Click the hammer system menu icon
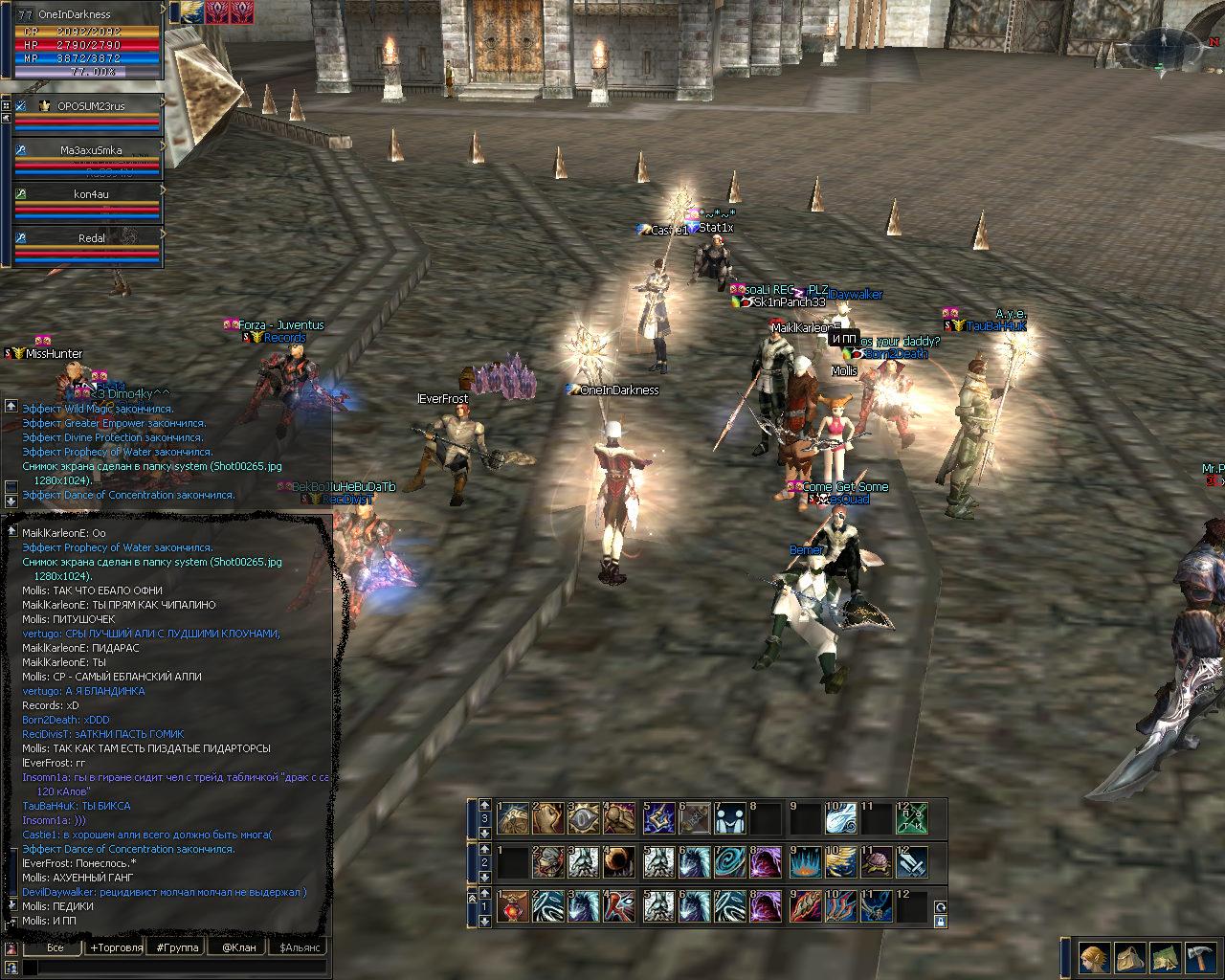 click(1199, 957)
